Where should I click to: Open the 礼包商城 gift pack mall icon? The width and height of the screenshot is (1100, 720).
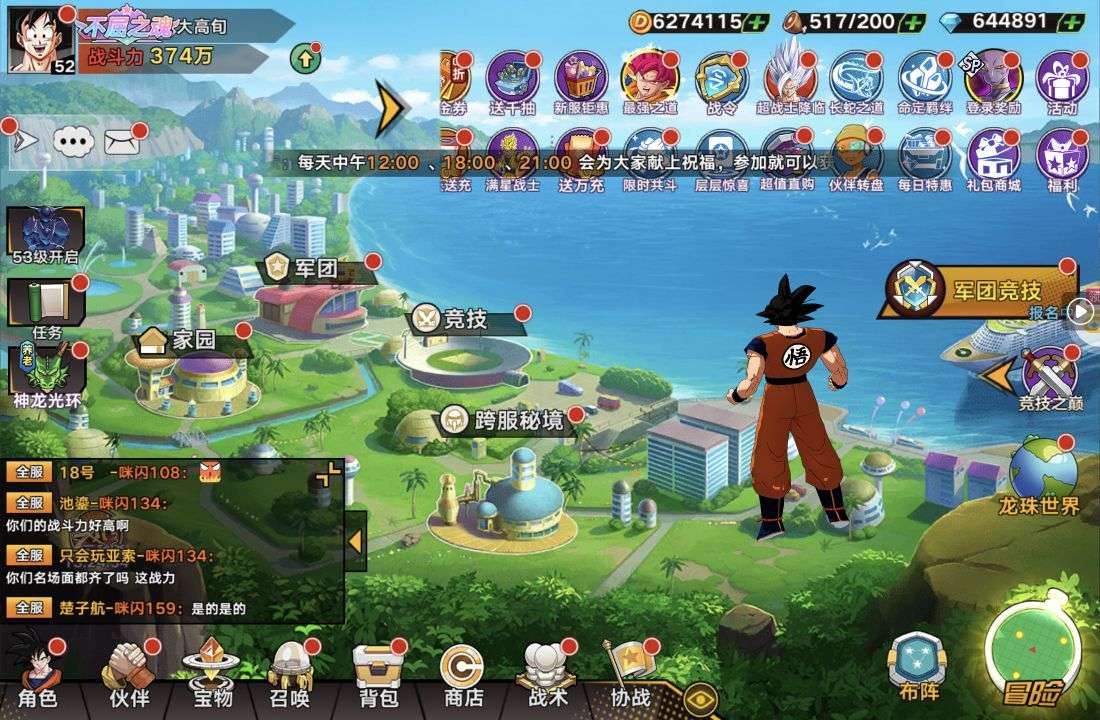pos(993,160)
